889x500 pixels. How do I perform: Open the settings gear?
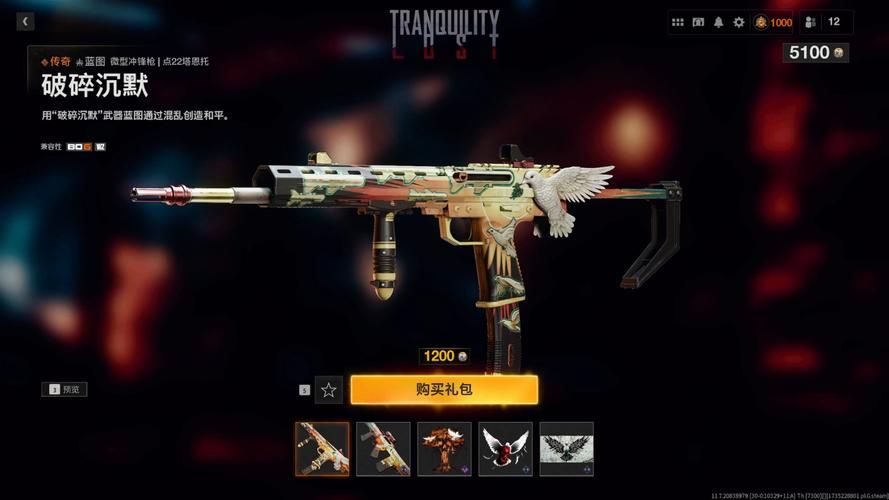pyautogui.click(x=739, y=22)
